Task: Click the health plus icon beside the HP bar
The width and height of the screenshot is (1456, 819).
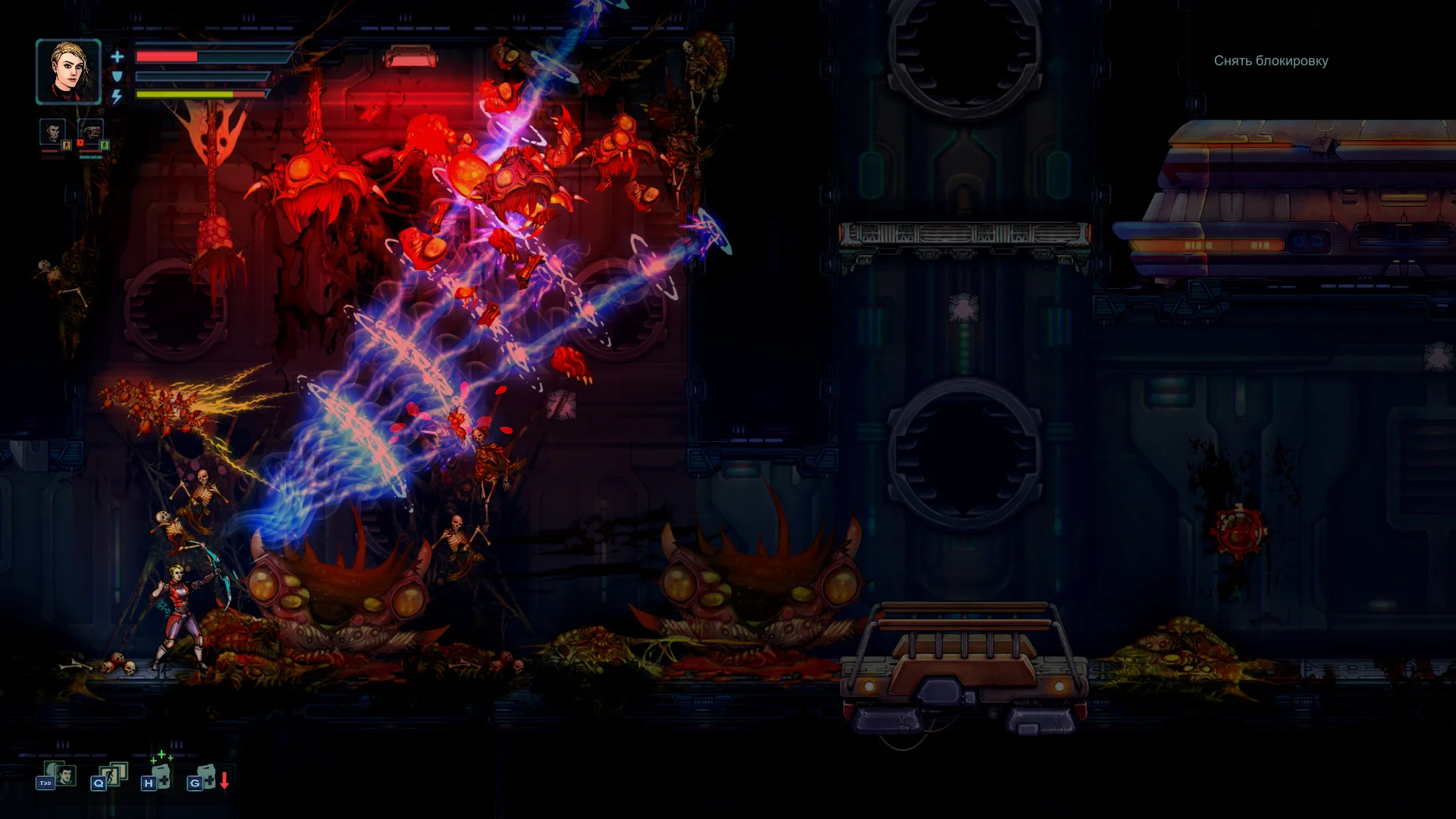Action: pyautogui.click(x=118, y=57)
